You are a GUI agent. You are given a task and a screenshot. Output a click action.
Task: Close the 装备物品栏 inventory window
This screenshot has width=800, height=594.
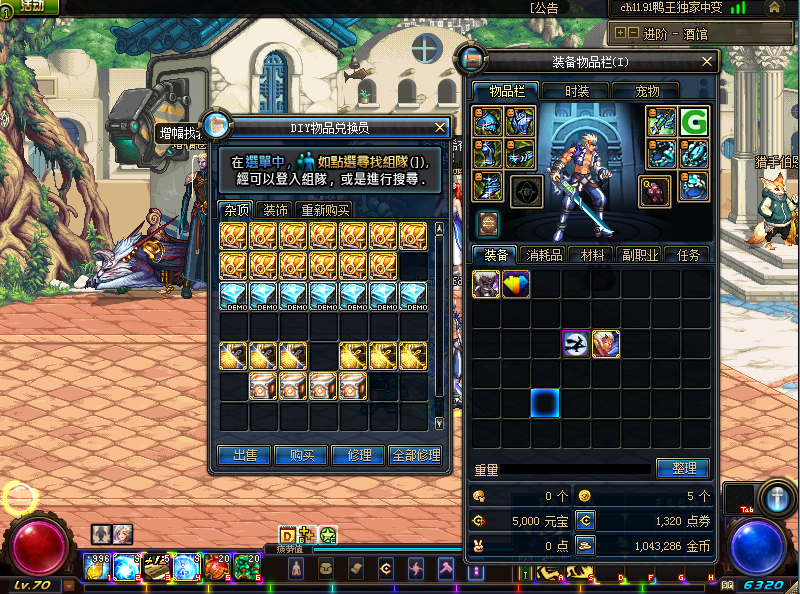coord(708,62)
